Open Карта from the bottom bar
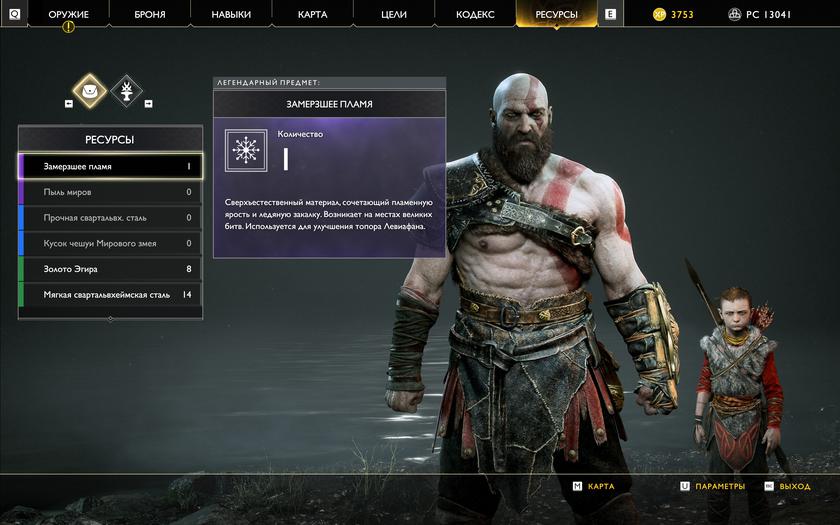This screenshot has width=840, height=525. coord(594,486)
